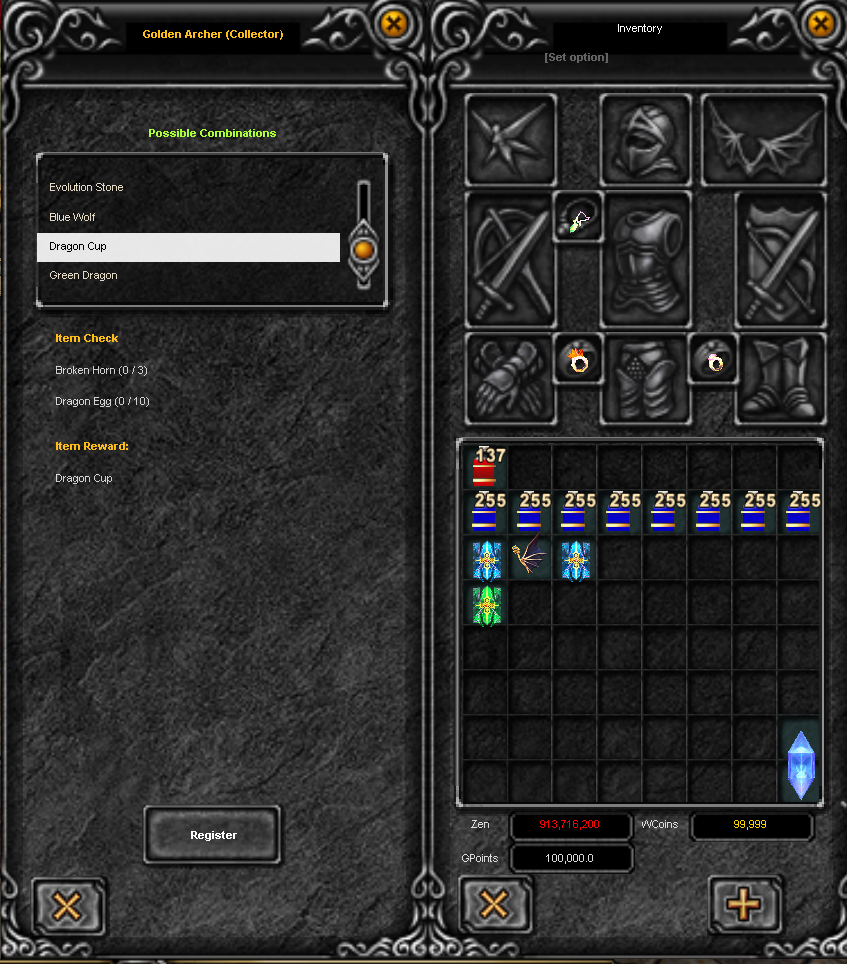Choose the Blue Wolf combination

tap(72, 217)
